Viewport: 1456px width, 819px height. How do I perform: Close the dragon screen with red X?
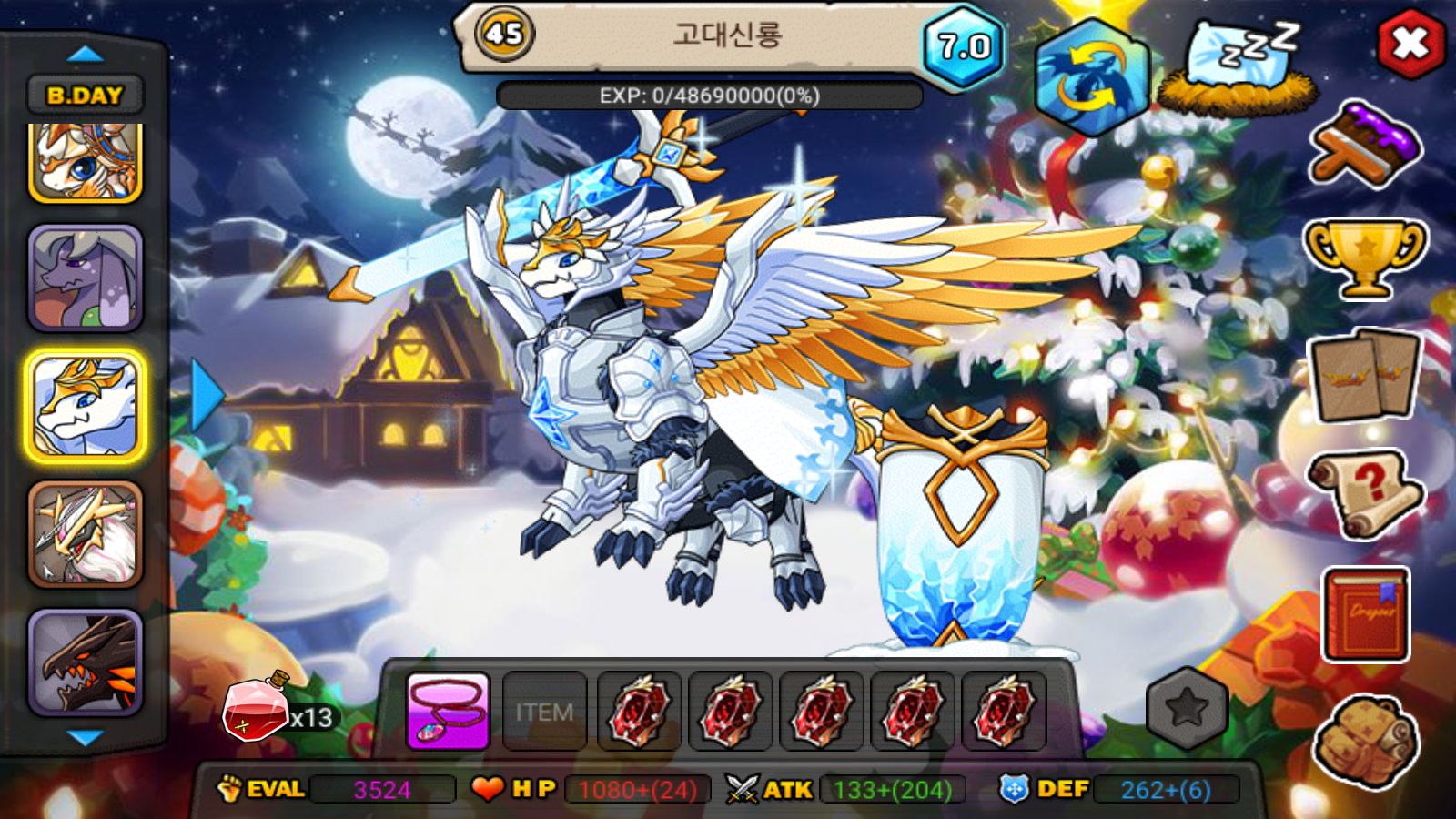click(x=1410, y=44)
